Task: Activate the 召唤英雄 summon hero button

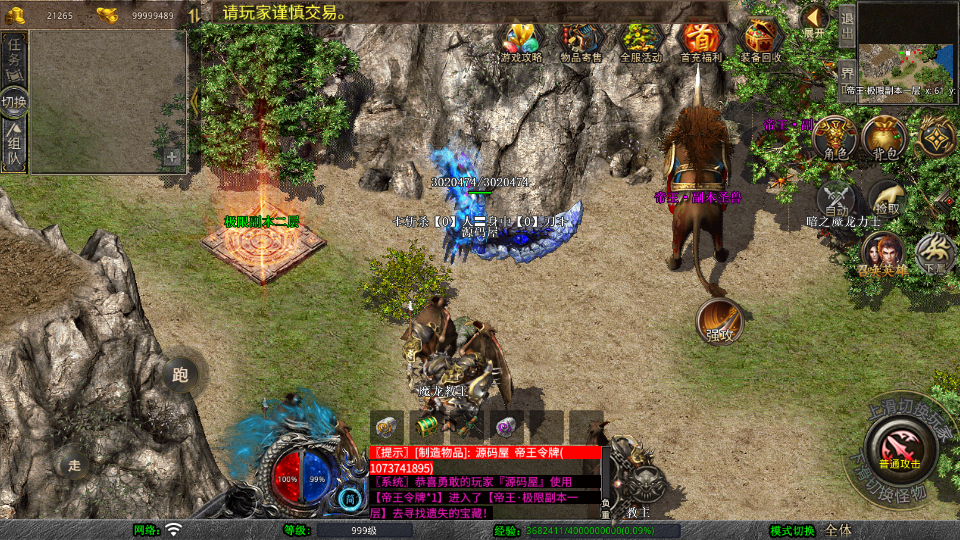Action: pyautogui.click(x=881, y=252)
